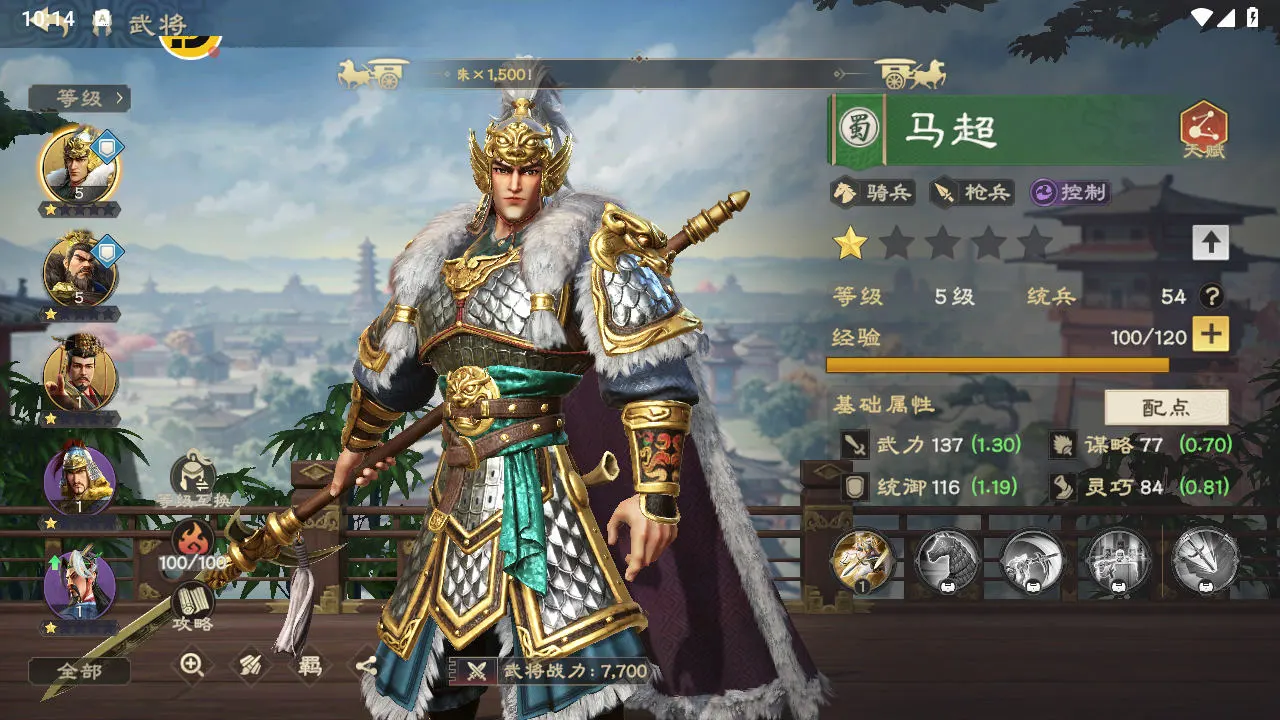Pick the red-plumed helmet general portrait

pos(79,480)
